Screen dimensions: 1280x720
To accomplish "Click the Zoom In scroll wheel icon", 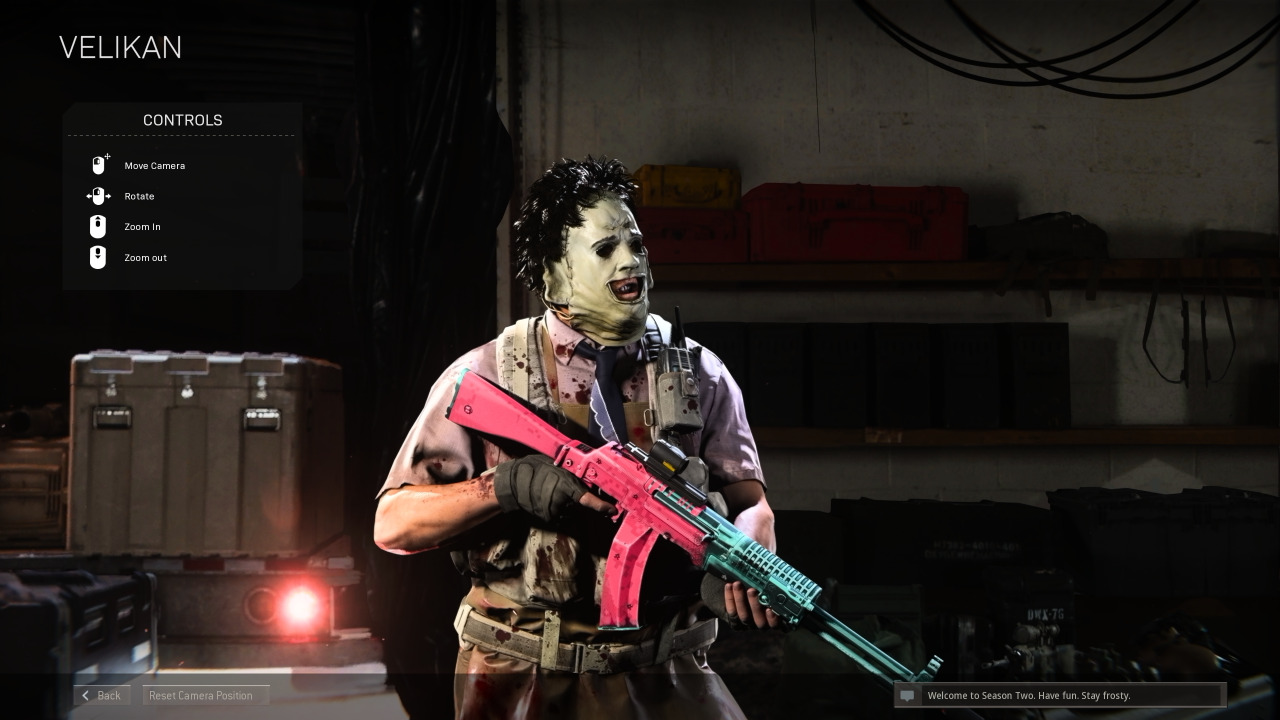I will coord(97,226).
